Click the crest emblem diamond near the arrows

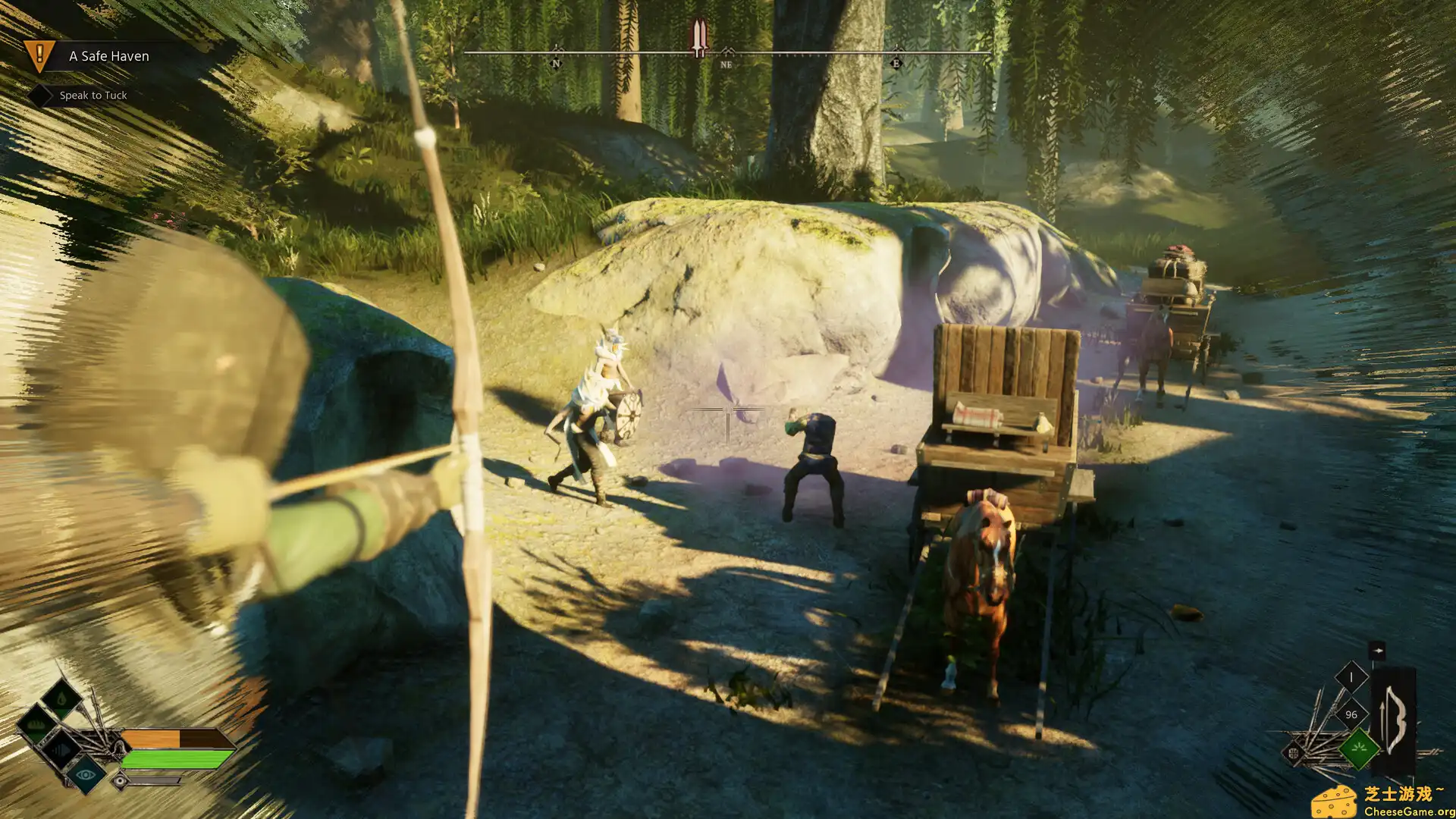coord(1294,752)
